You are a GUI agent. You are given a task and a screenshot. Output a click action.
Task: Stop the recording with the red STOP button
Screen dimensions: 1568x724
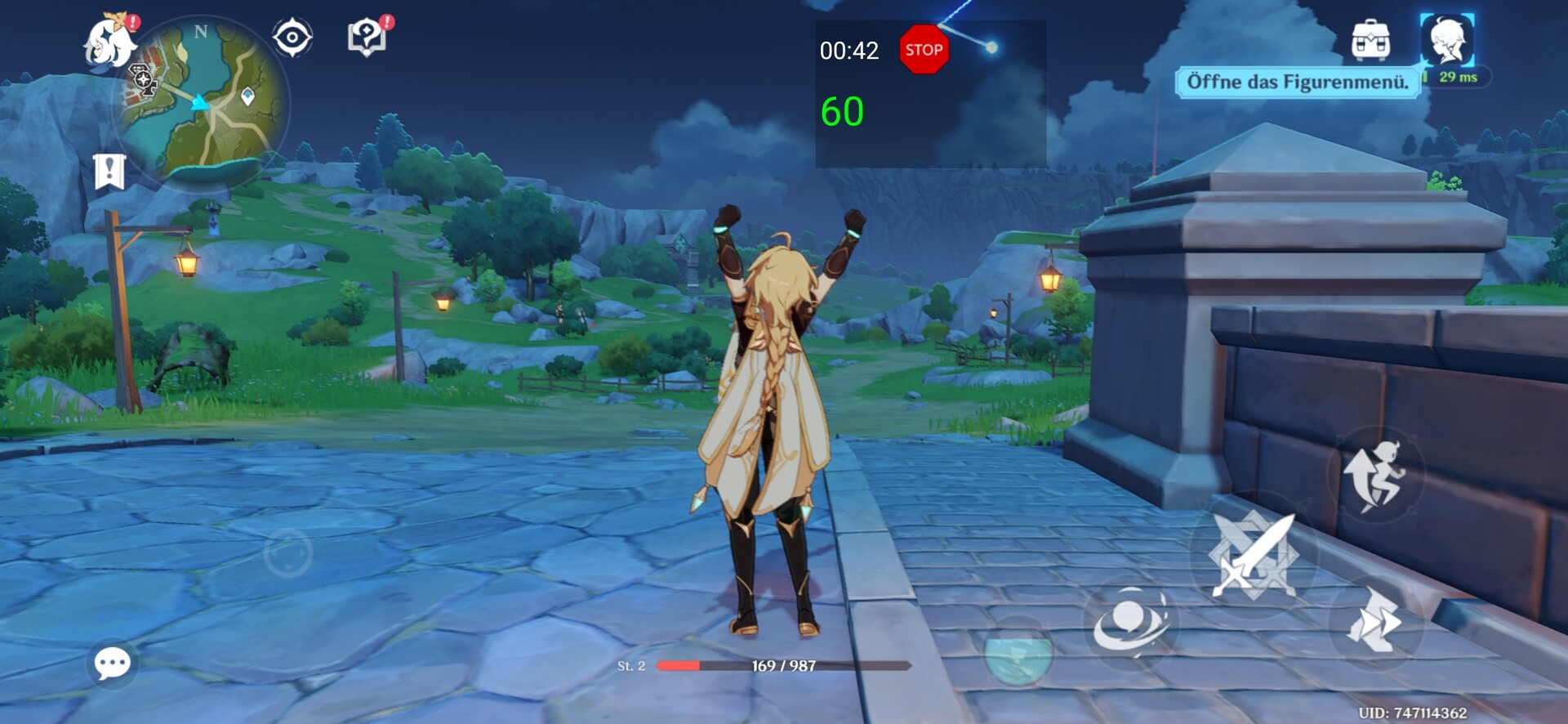924,50
